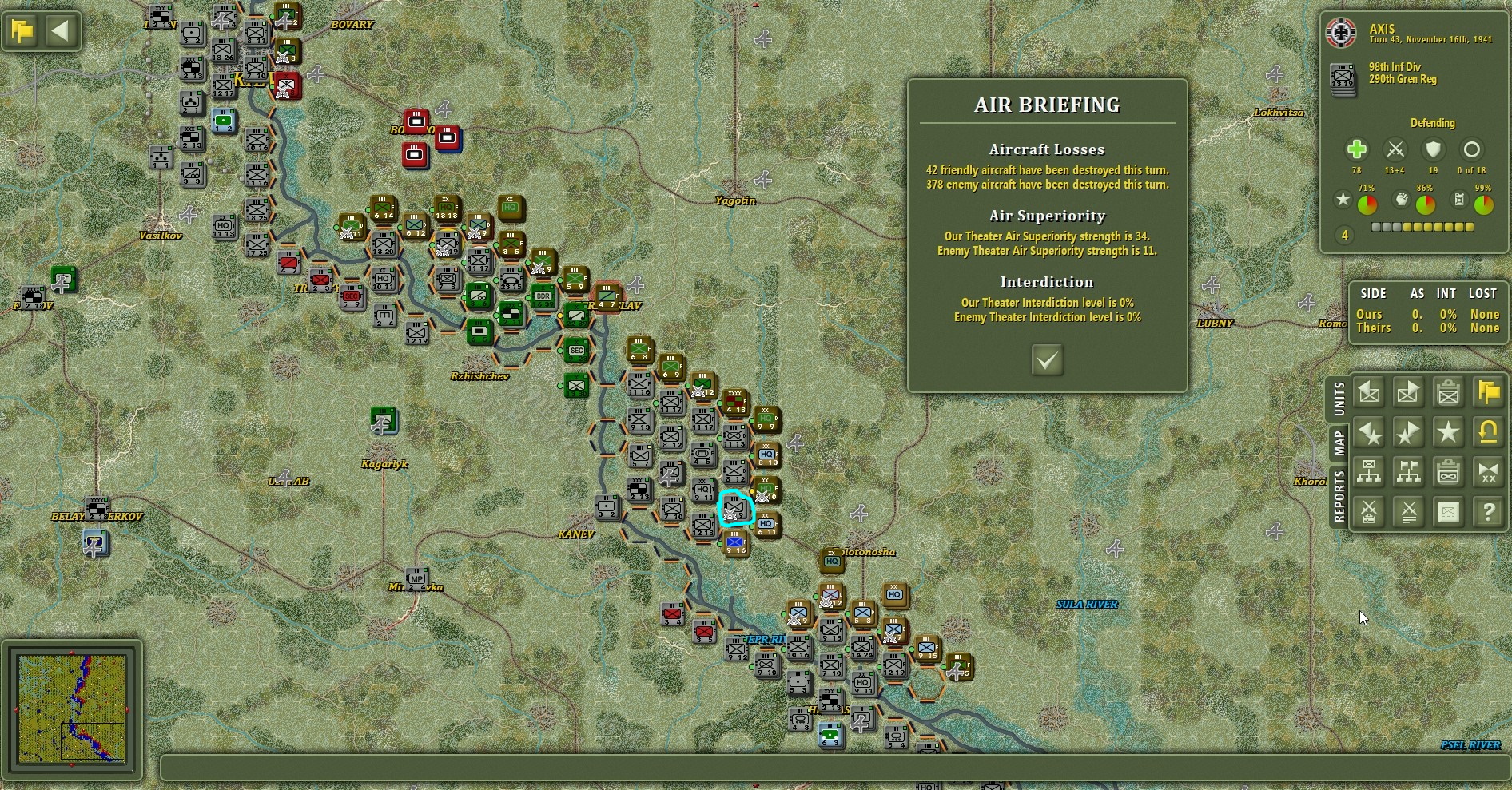Screen dimensions: 1512x790
Task: Open the unit roster clipboard icon
Action: click(x=1448, y=393)
